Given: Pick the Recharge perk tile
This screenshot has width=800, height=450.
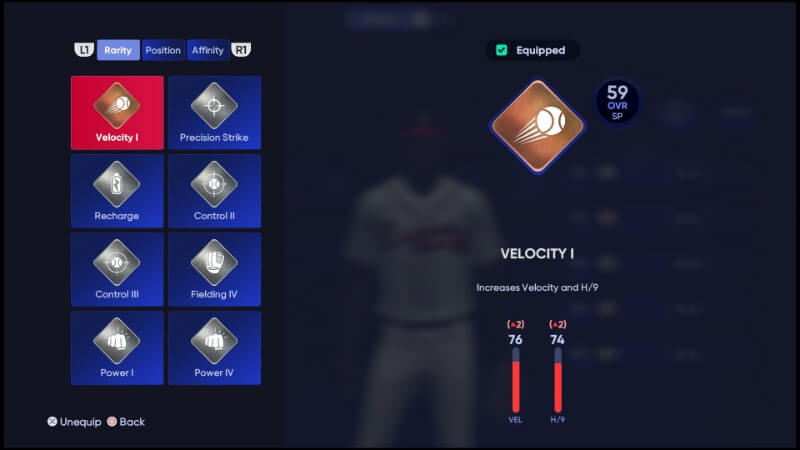Looking at the screenshot, I should (117, 191).
